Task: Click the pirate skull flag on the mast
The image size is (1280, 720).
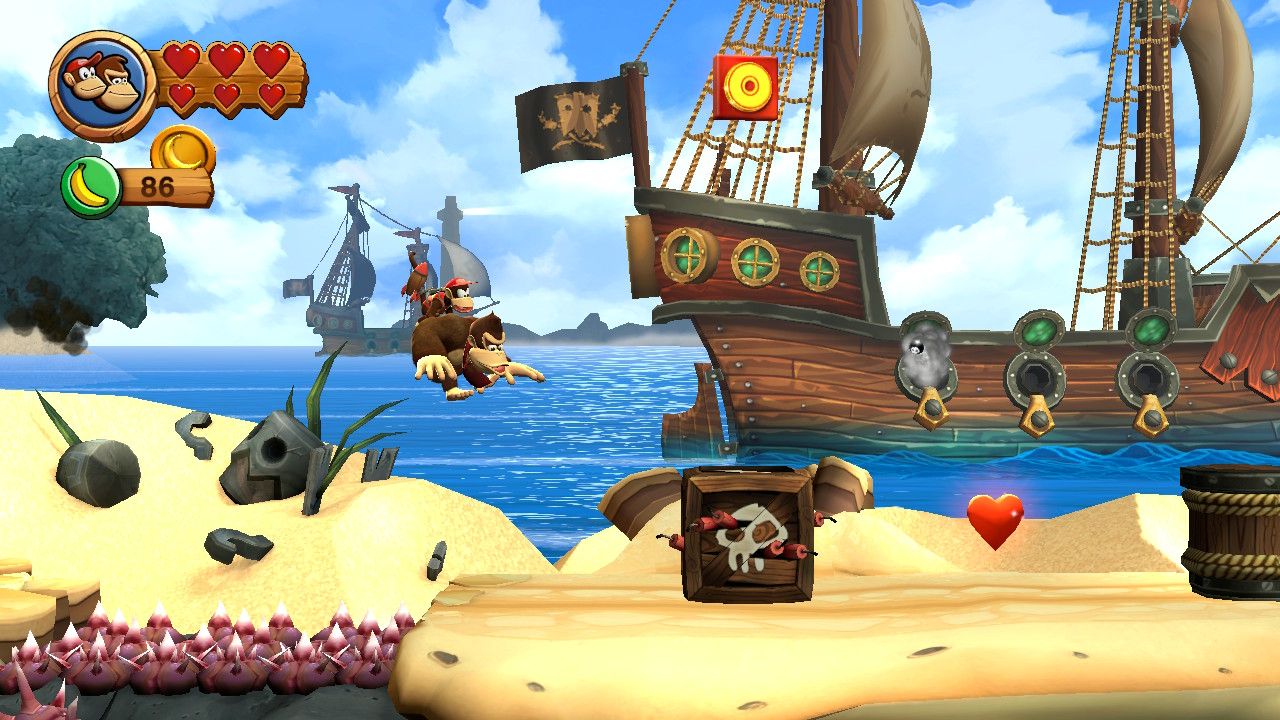Action: click(577, 115)
